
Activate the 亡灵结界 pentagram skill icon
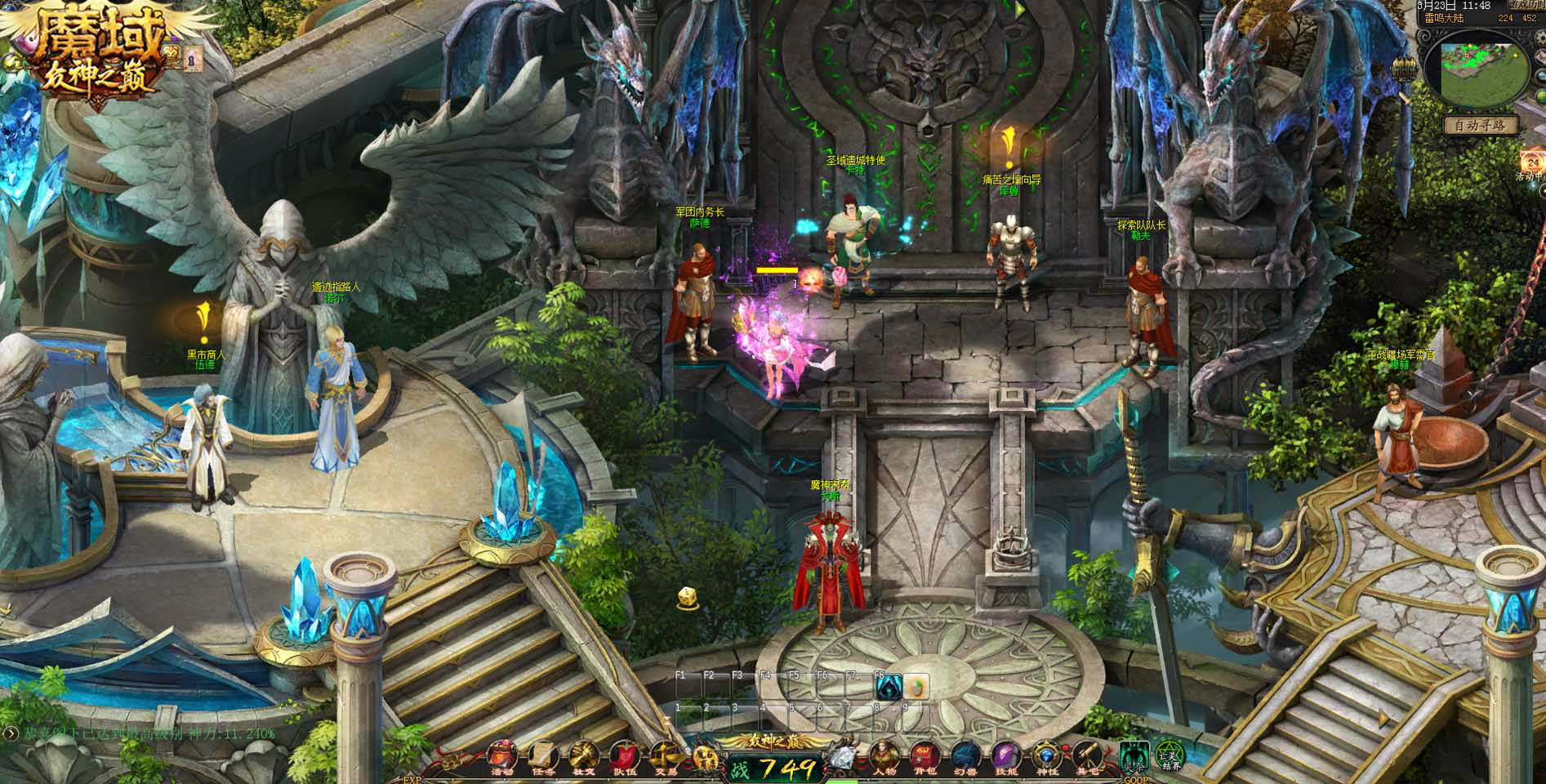(1169, 755)
